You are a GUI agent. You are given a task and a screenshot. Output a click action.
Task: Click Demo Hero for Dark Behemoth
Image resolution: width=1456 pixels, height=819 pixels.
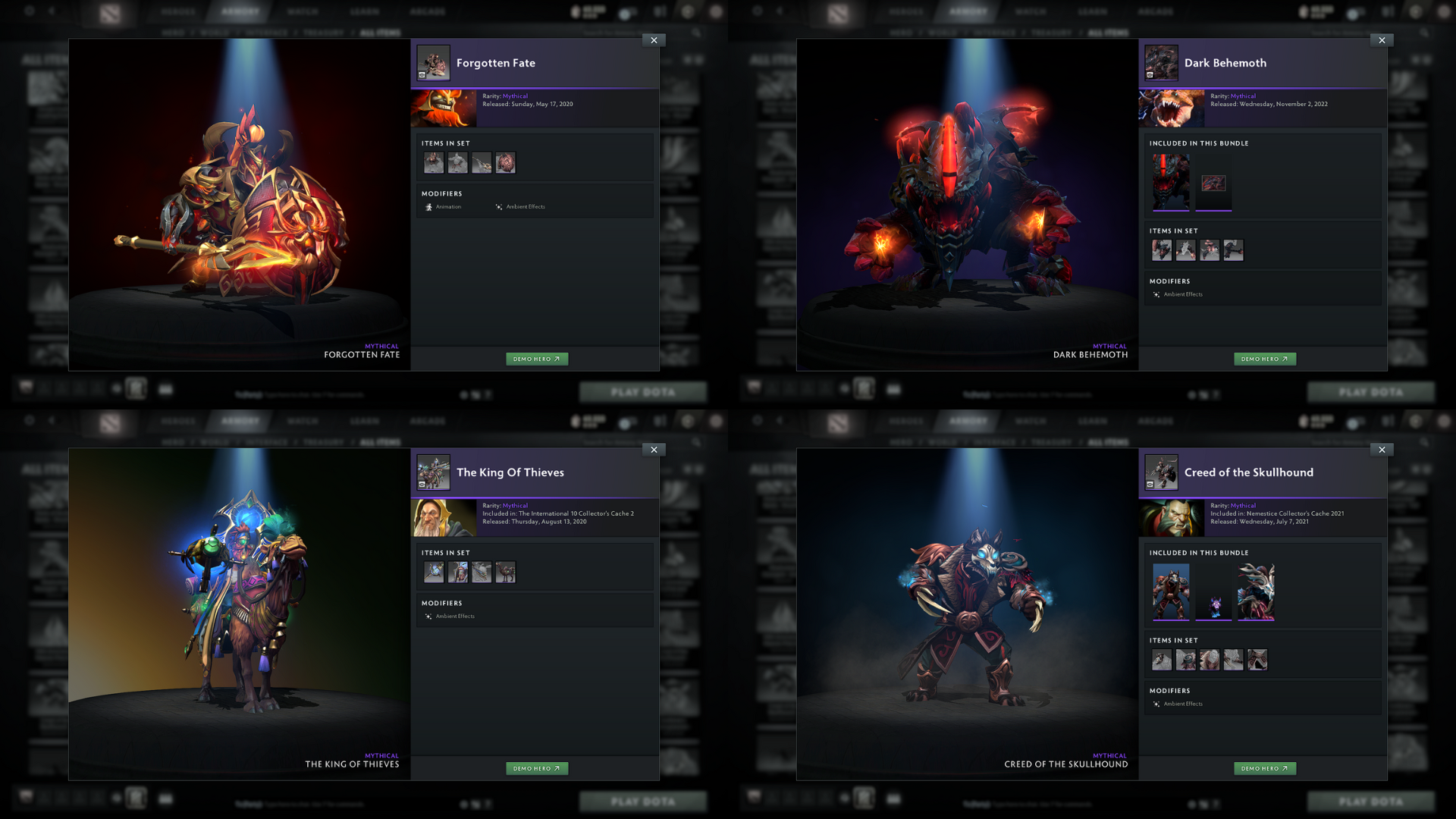coord(1264,359)
